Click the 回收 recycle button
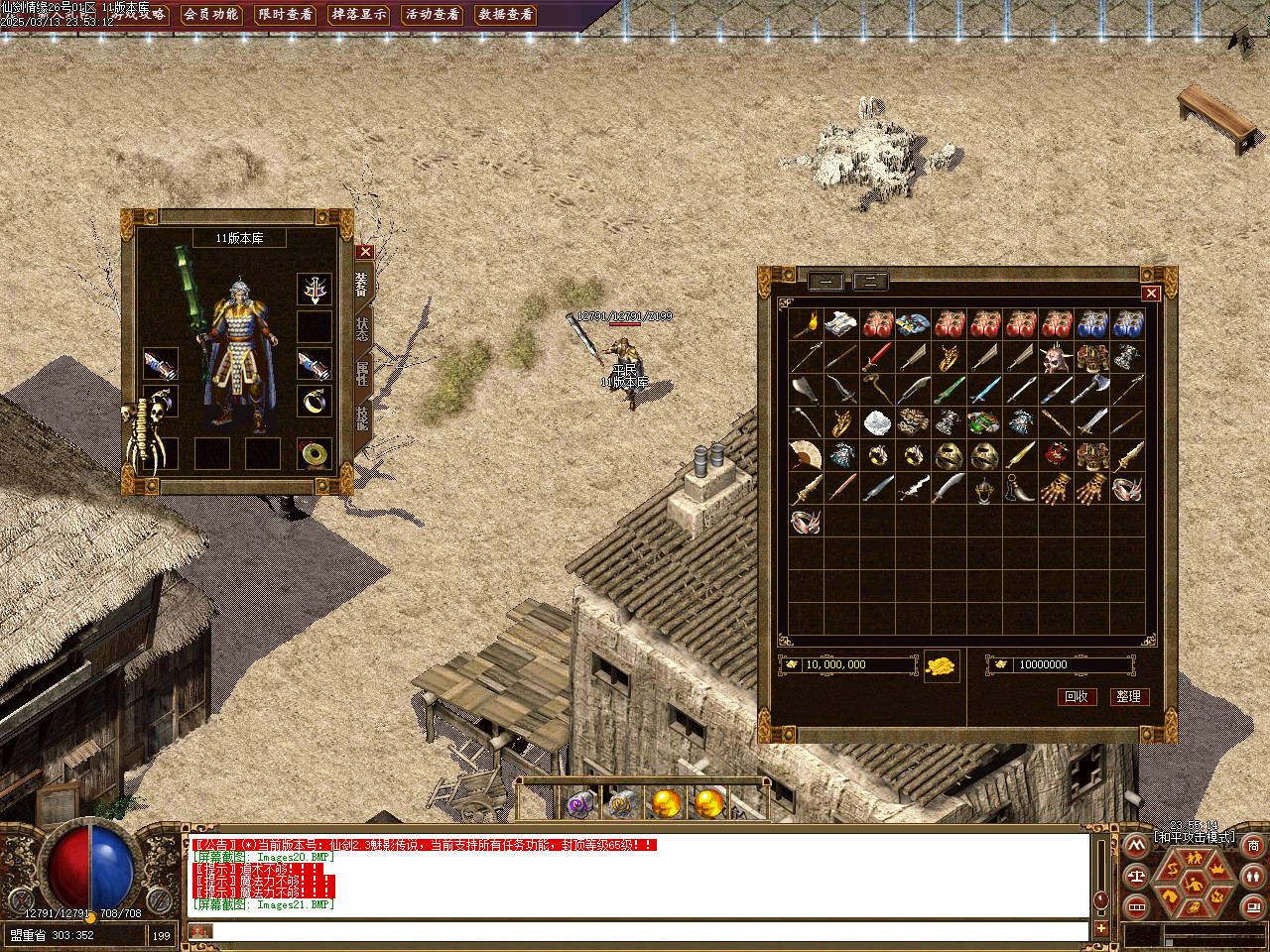 1077,696
